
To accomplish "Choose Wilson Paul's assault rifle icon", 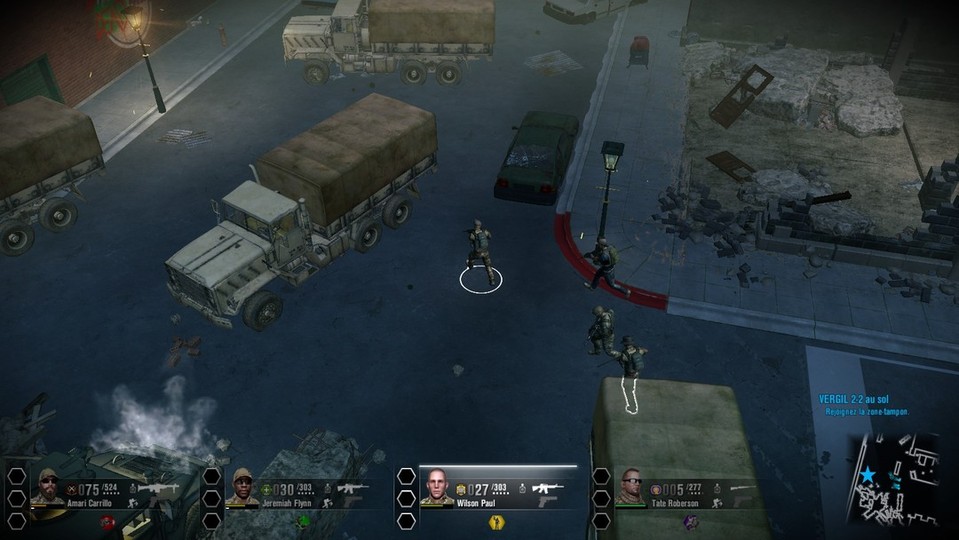I will coord(548,488).
